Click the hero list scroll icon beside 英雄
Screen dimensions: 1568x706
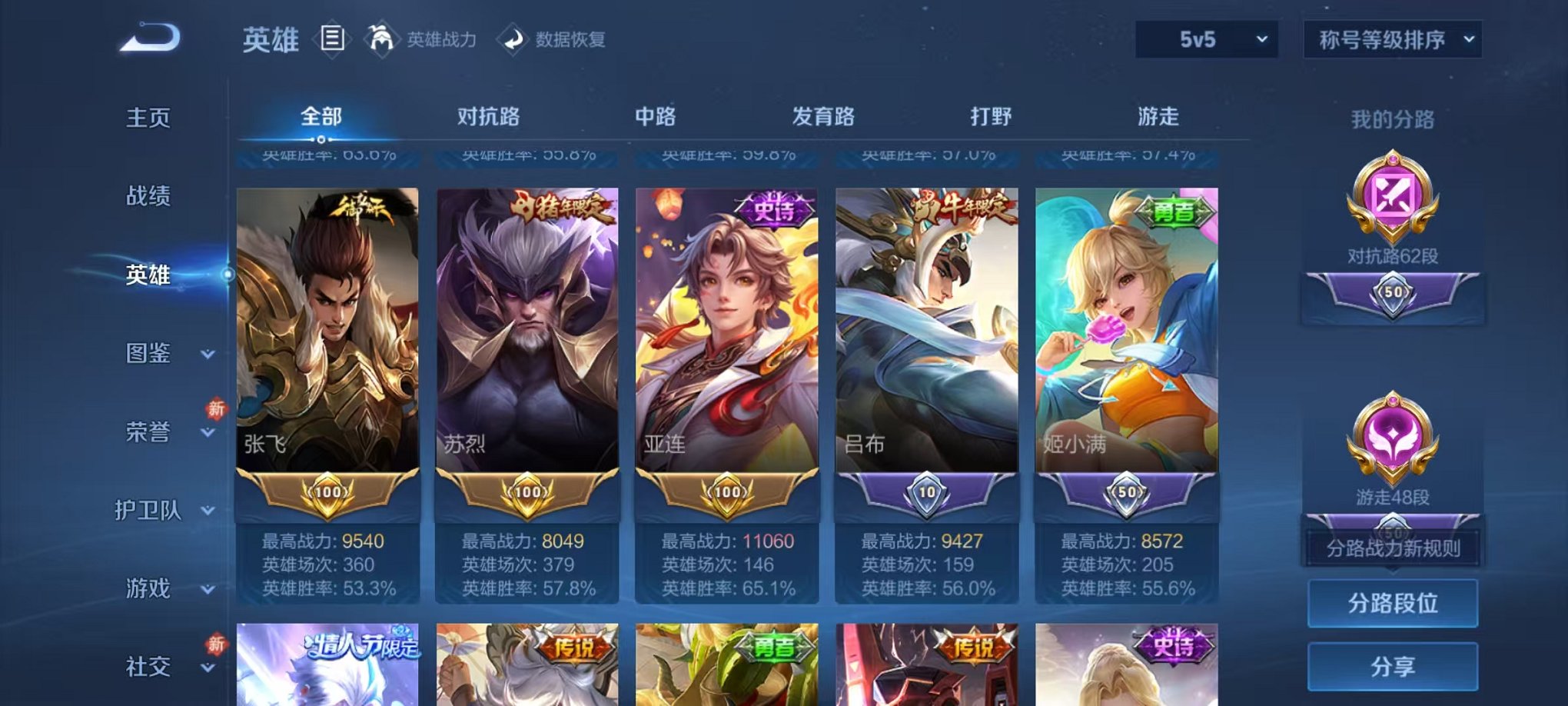(331, 40)
